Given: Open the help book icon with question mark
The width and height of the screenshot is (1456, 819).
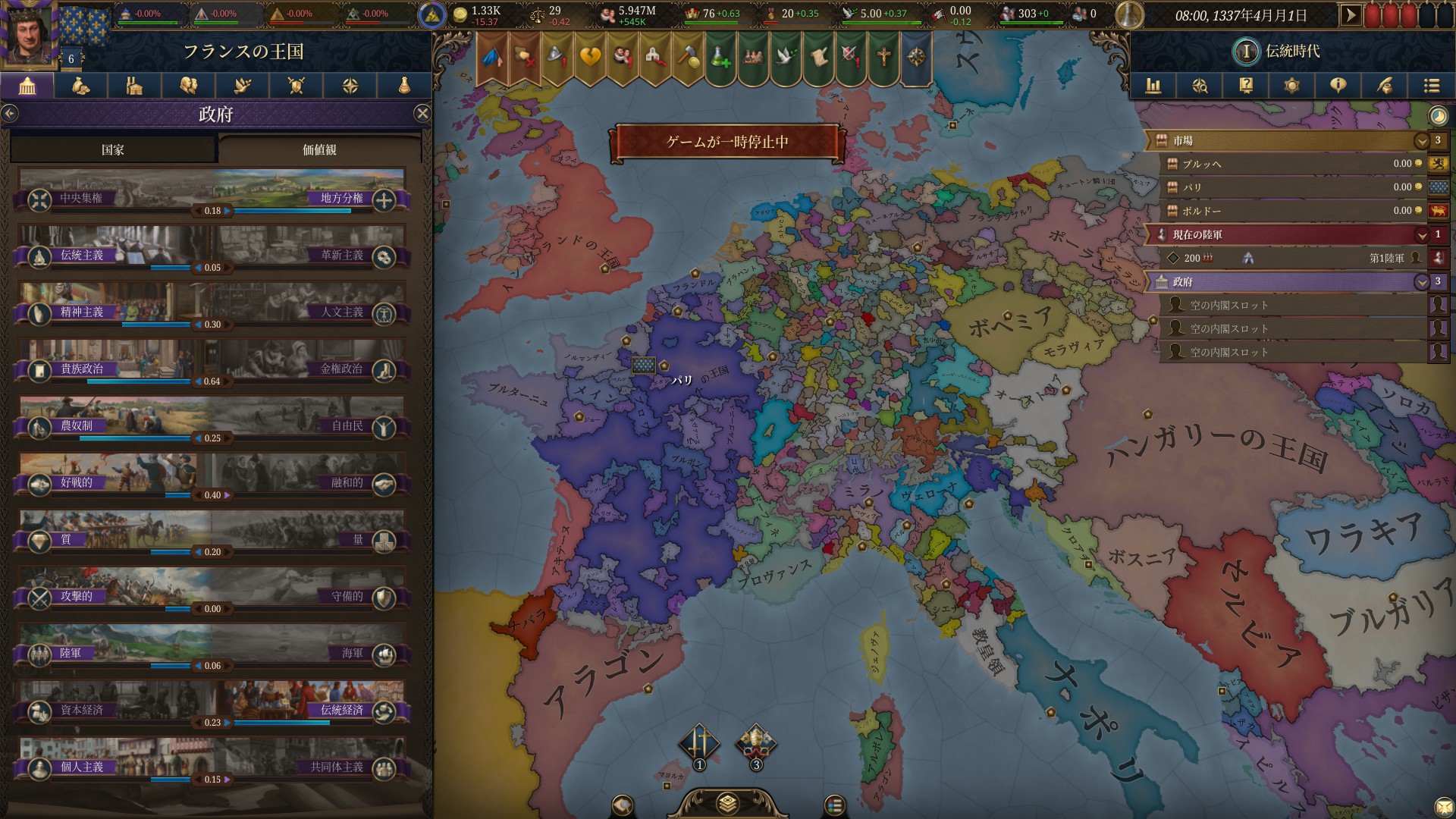Looking at the screenshot, I should 1247,86.
